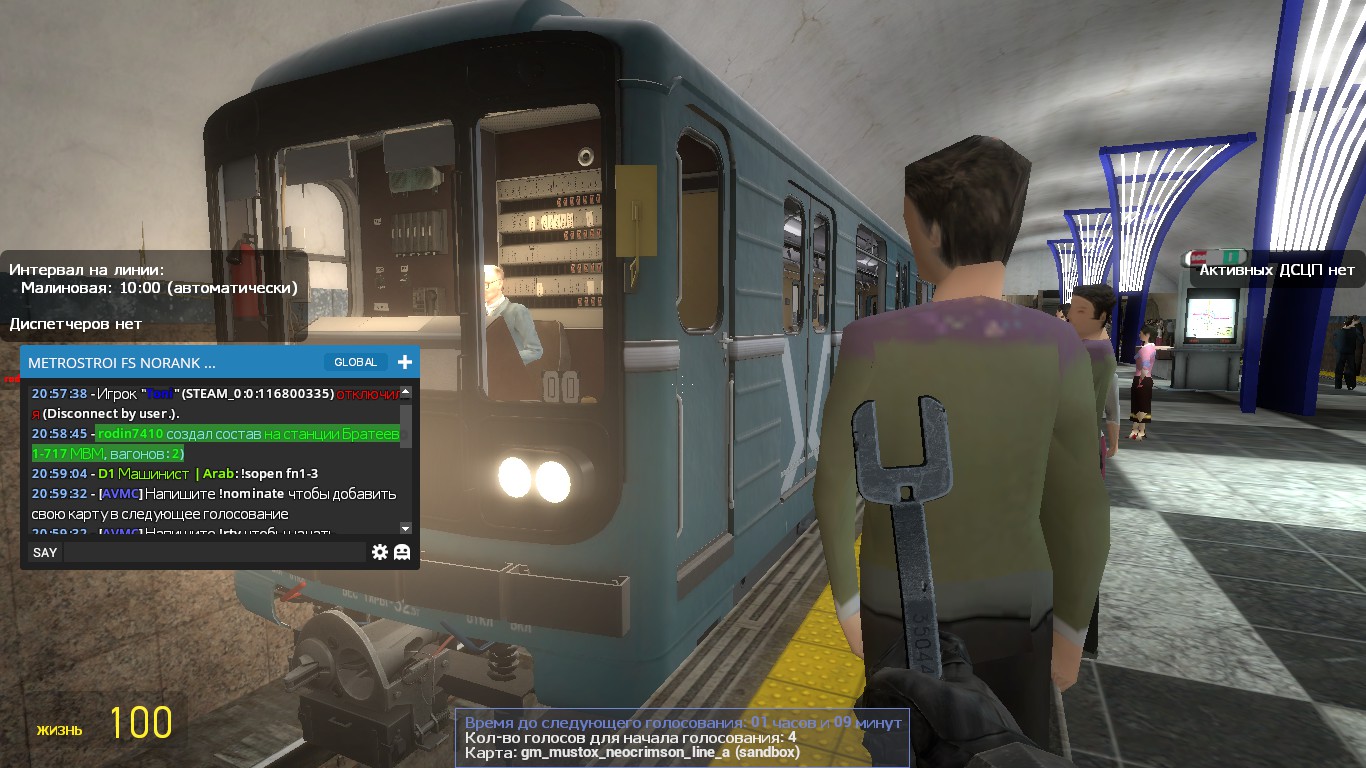This screenshot has width=1366, height=768.
Task: Focus the chat message input field
Action: 215,552
